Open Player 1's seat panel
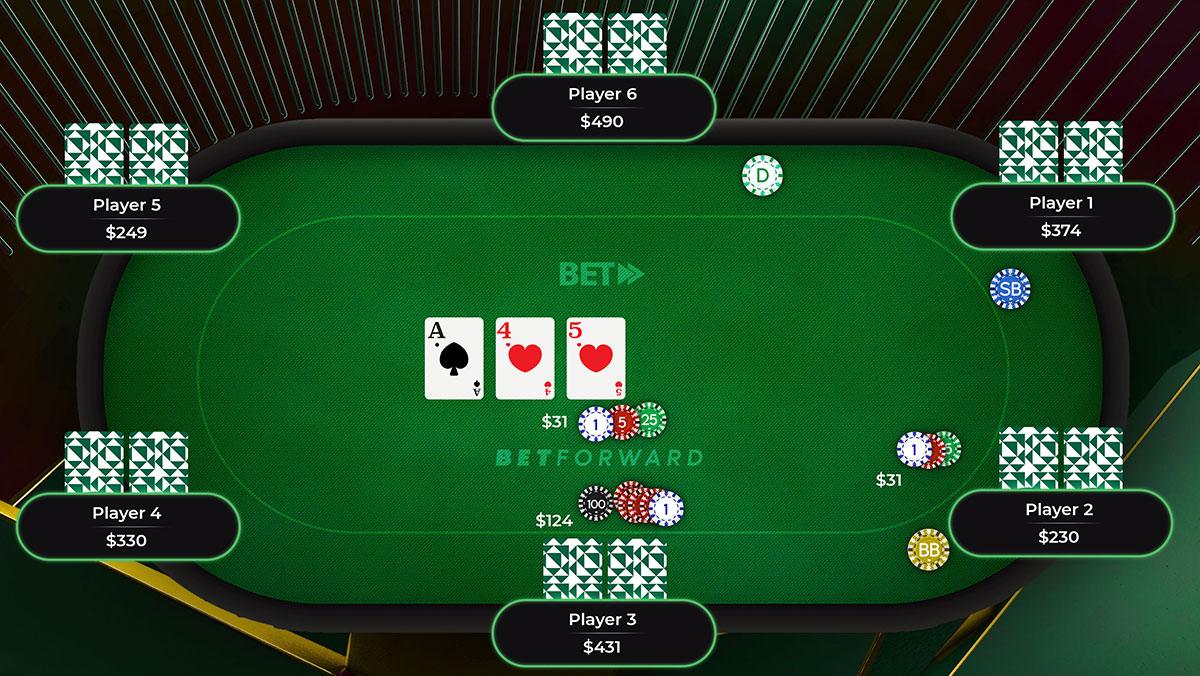Viewport: 1200px width, 676px height. pos(1061,216)
